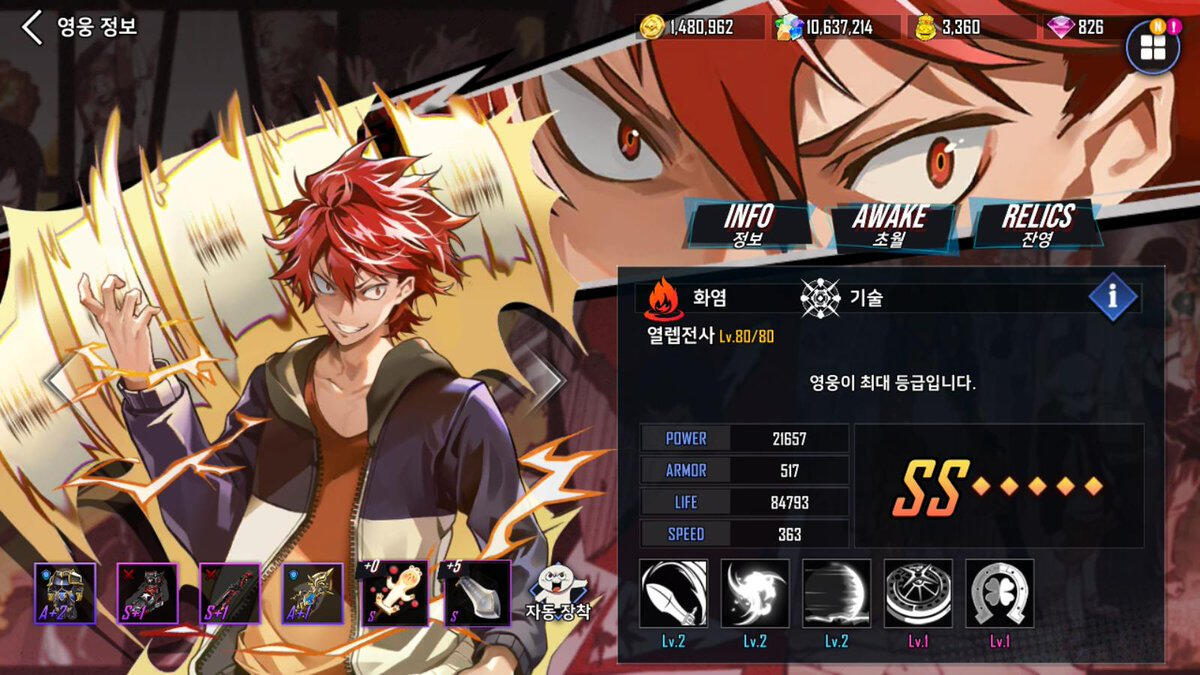This screenshot has width=1200, height=675.
Task: Open the +5 silver blade accessory slot
Action: 477,593
